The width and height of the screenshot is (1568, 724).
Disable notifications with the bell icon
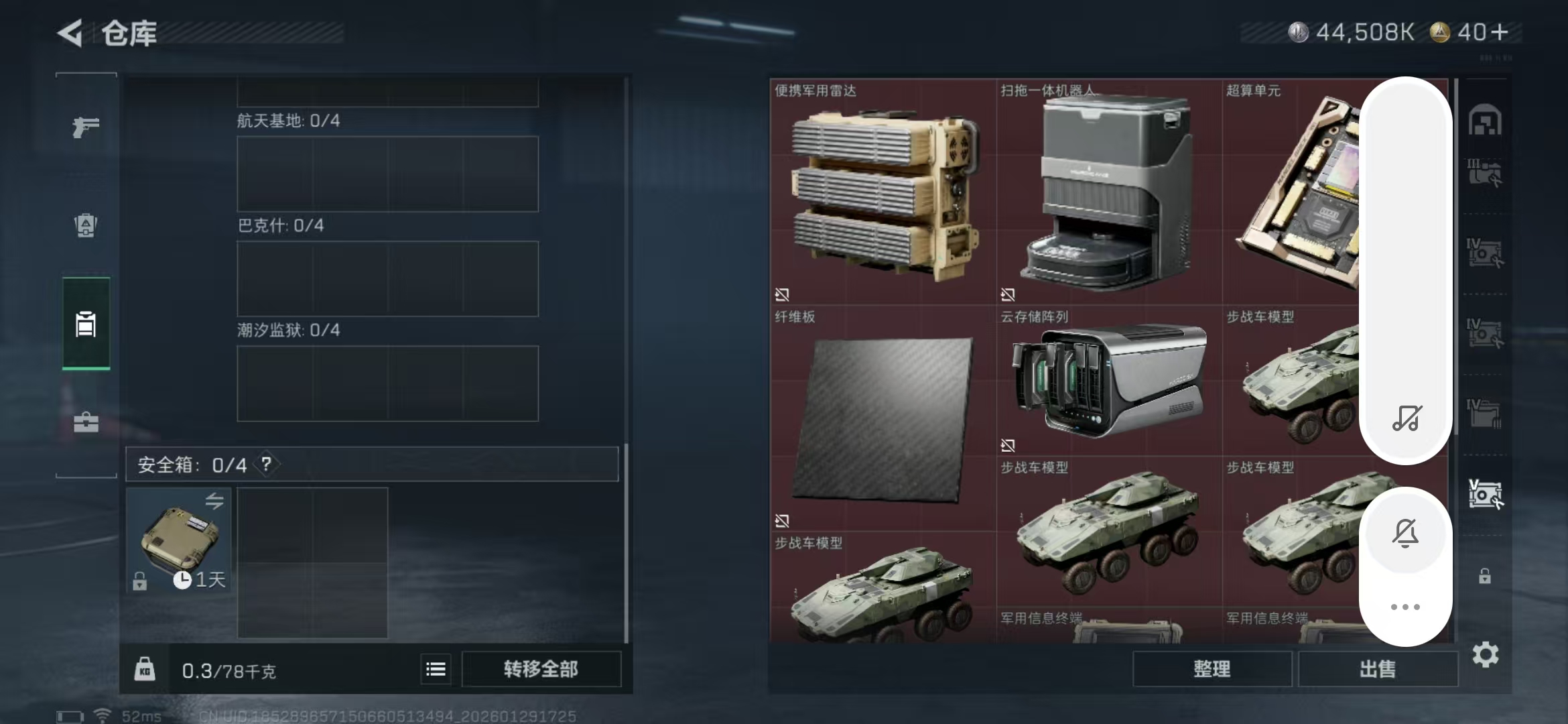(1406, 533)
